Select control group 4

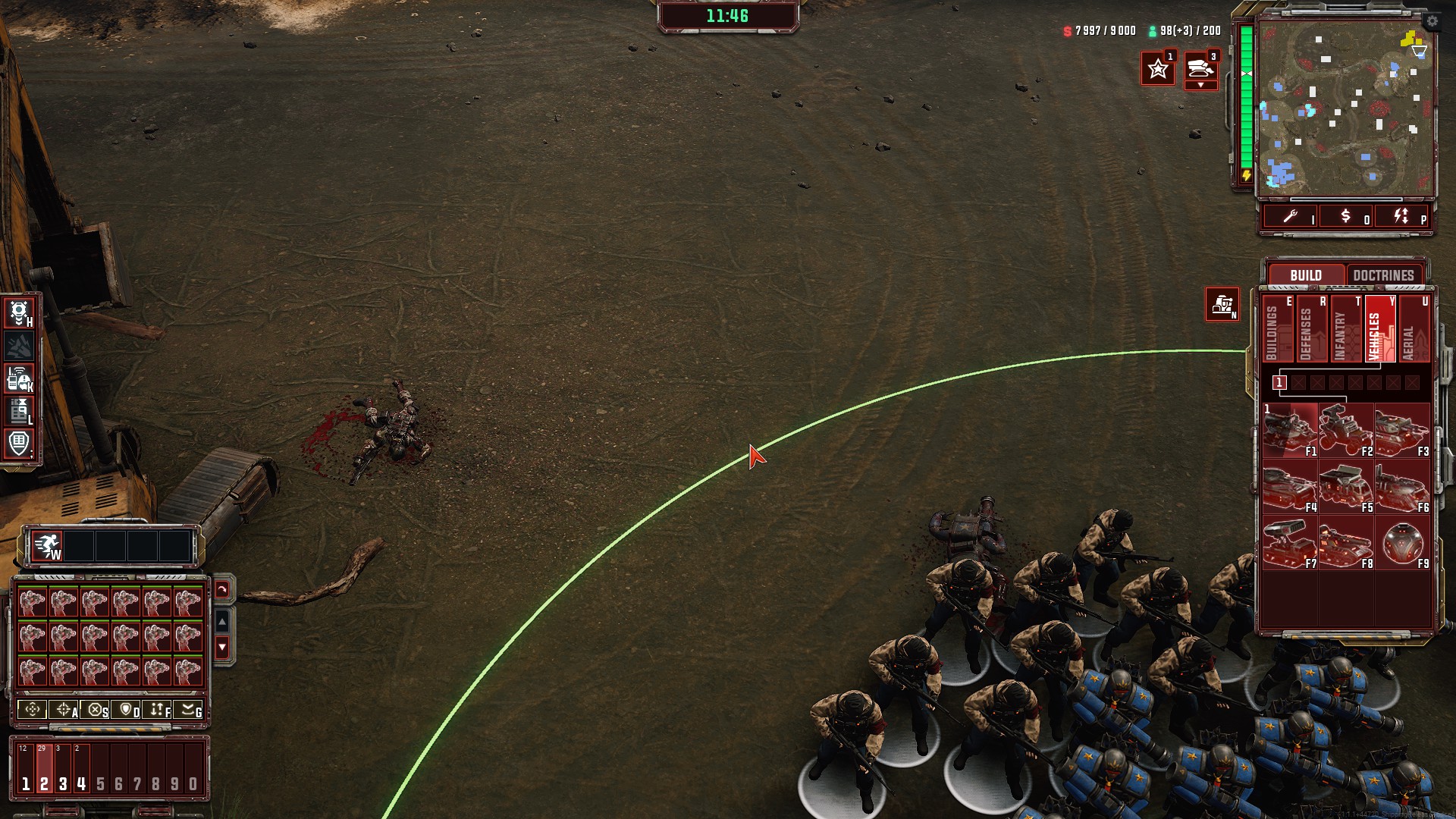coord(81,770)
